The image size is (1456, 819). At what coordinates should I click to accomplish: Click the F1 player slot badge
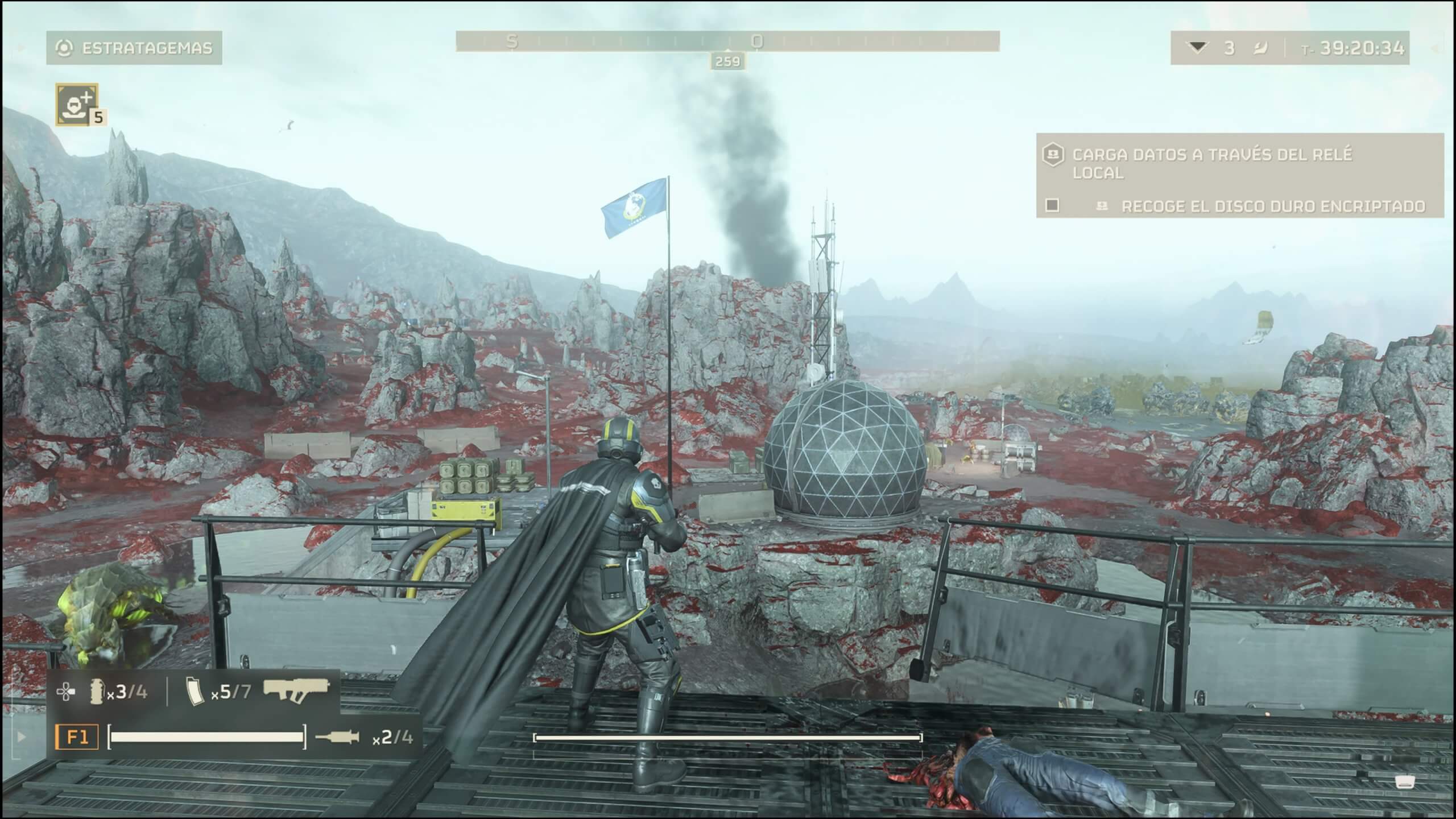point(77,737)
